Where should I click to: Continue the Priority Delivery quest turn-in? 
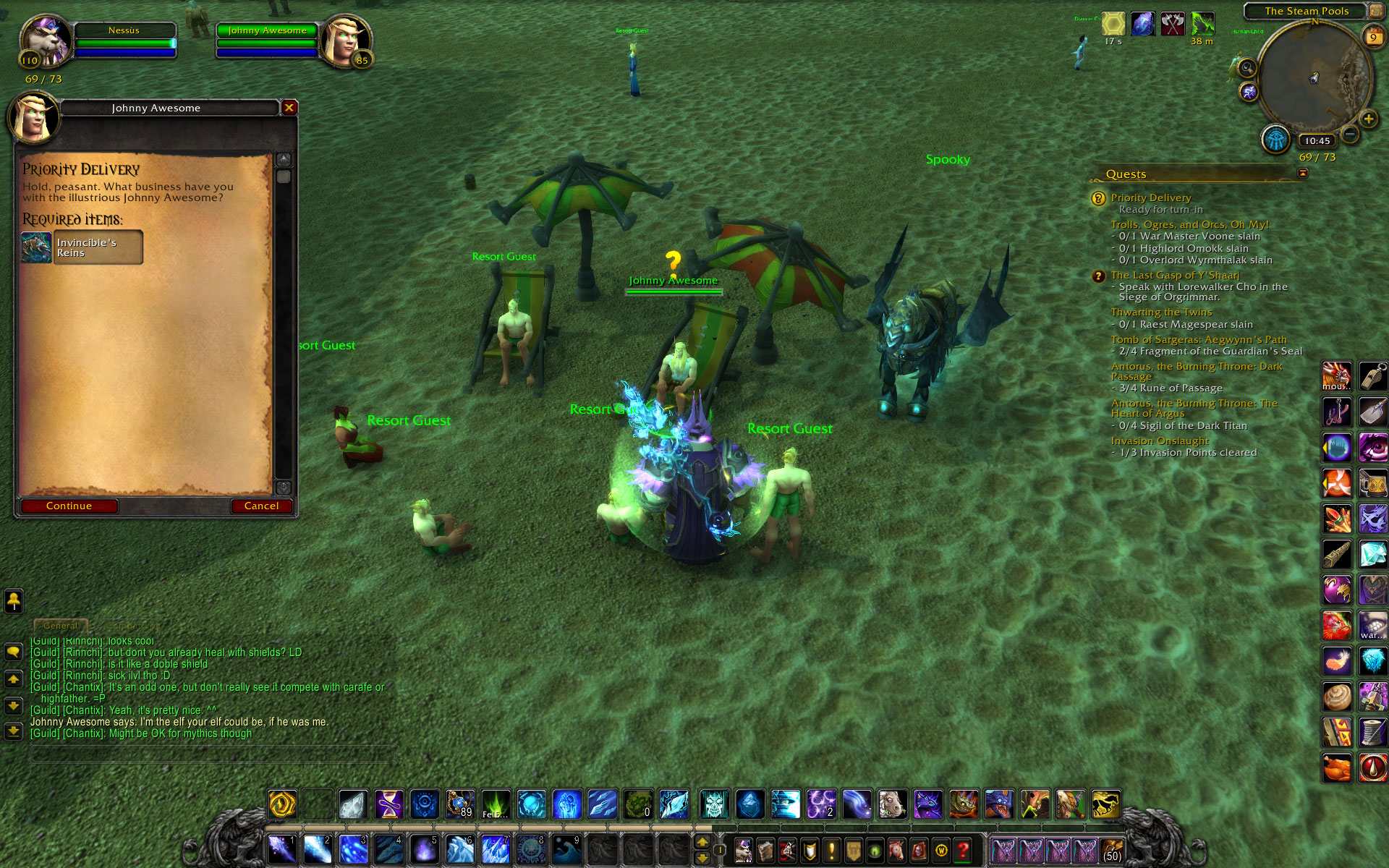(x=69, y=506)
